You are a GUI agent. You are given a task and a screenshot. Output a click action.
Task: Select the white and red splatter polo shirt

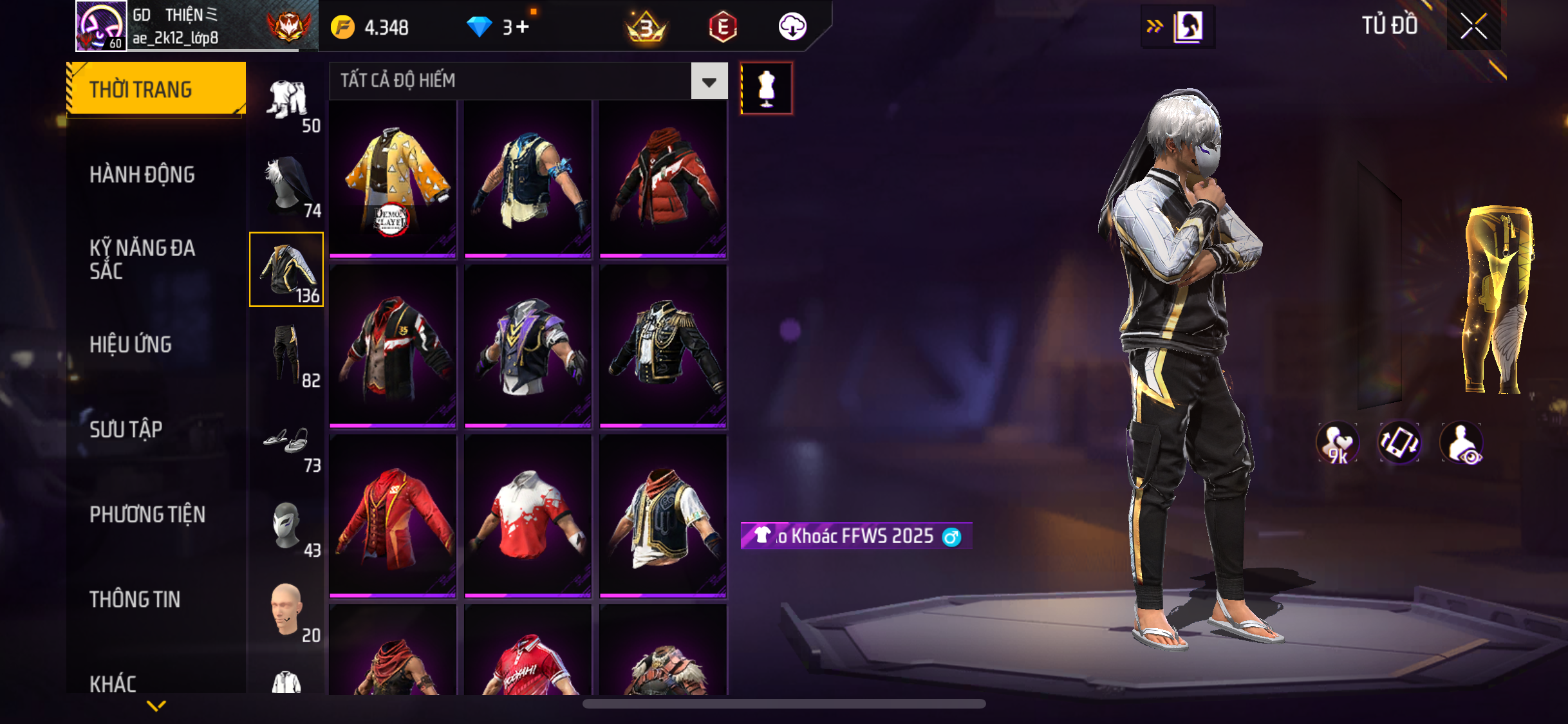[x=528, y=515]
